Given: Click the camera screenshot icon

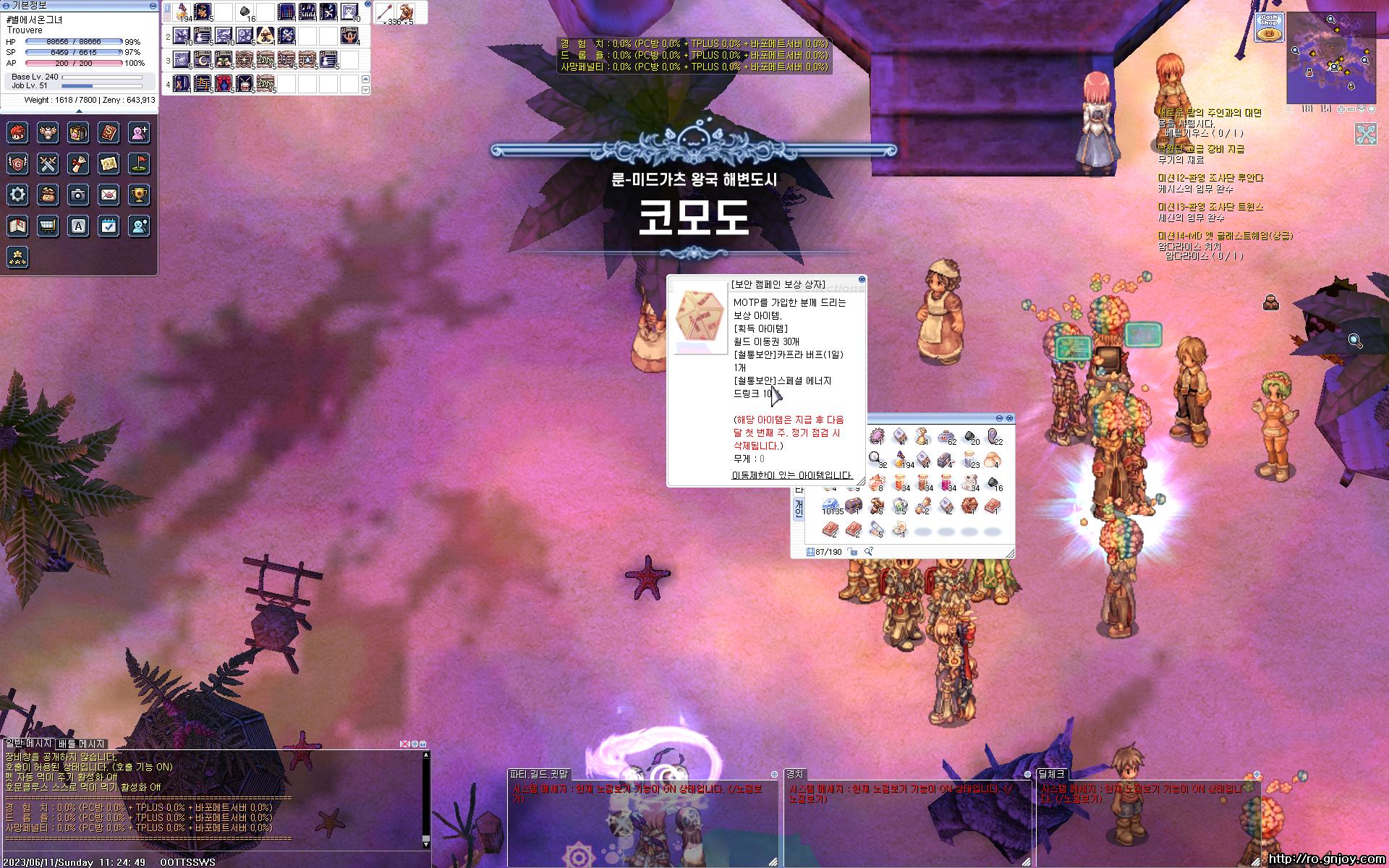Looking at the screenshot, I should pos(78,194).
